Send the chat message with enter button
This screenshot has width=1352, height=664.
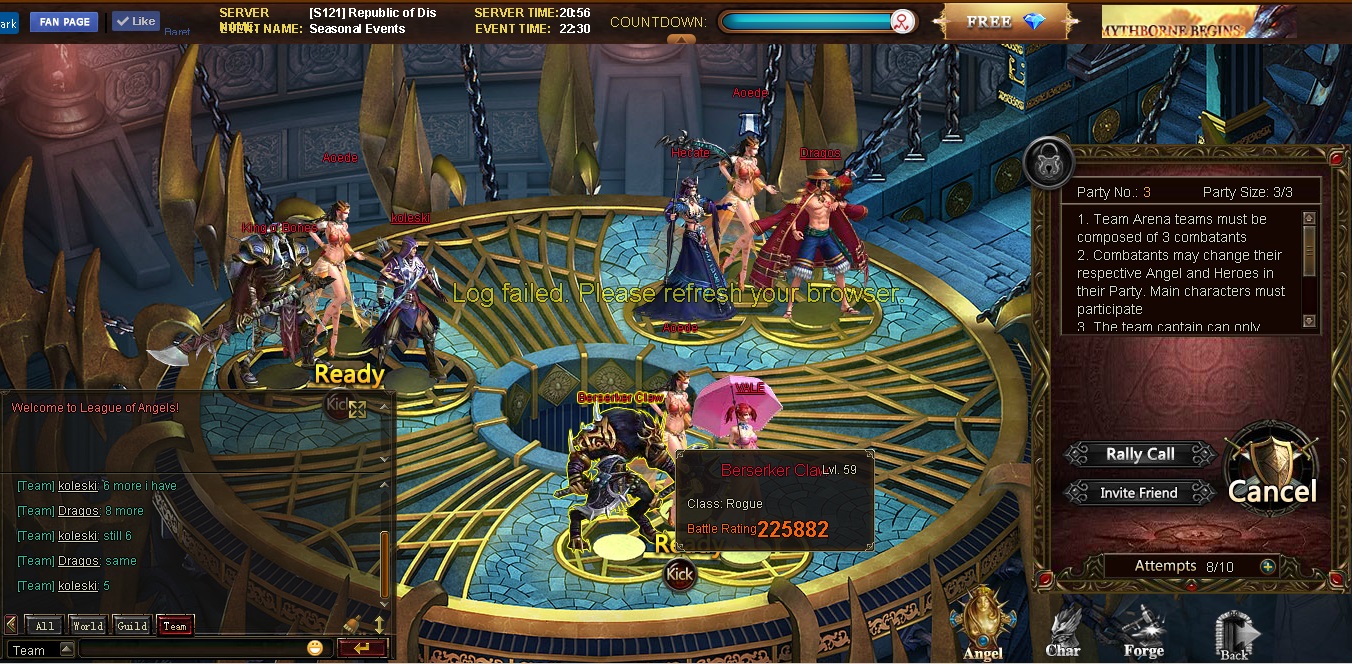coord(362,648)
